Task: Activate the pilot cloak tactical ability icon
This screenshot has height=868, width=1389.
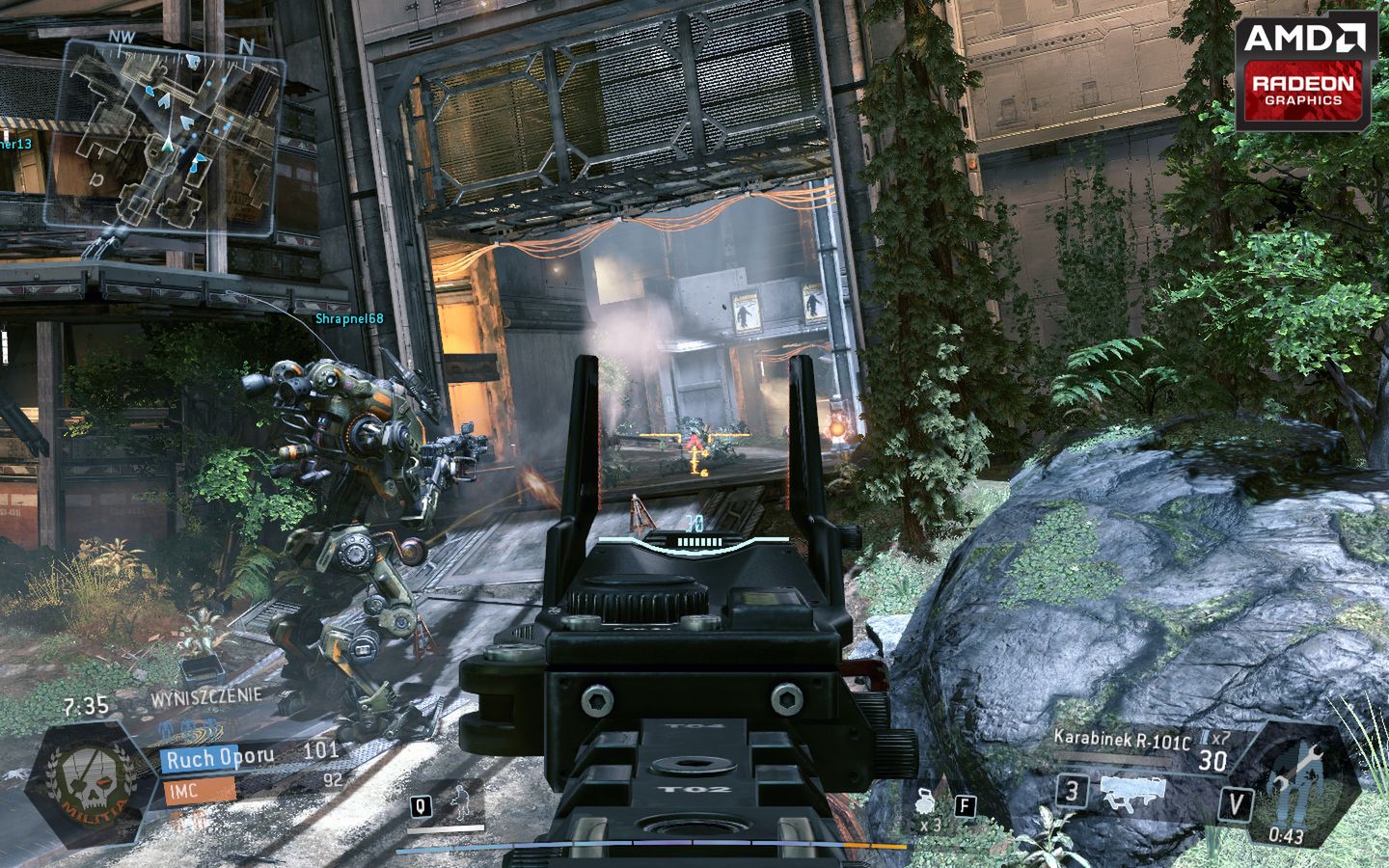Action: pyautogui.click(x=468, y=803)
